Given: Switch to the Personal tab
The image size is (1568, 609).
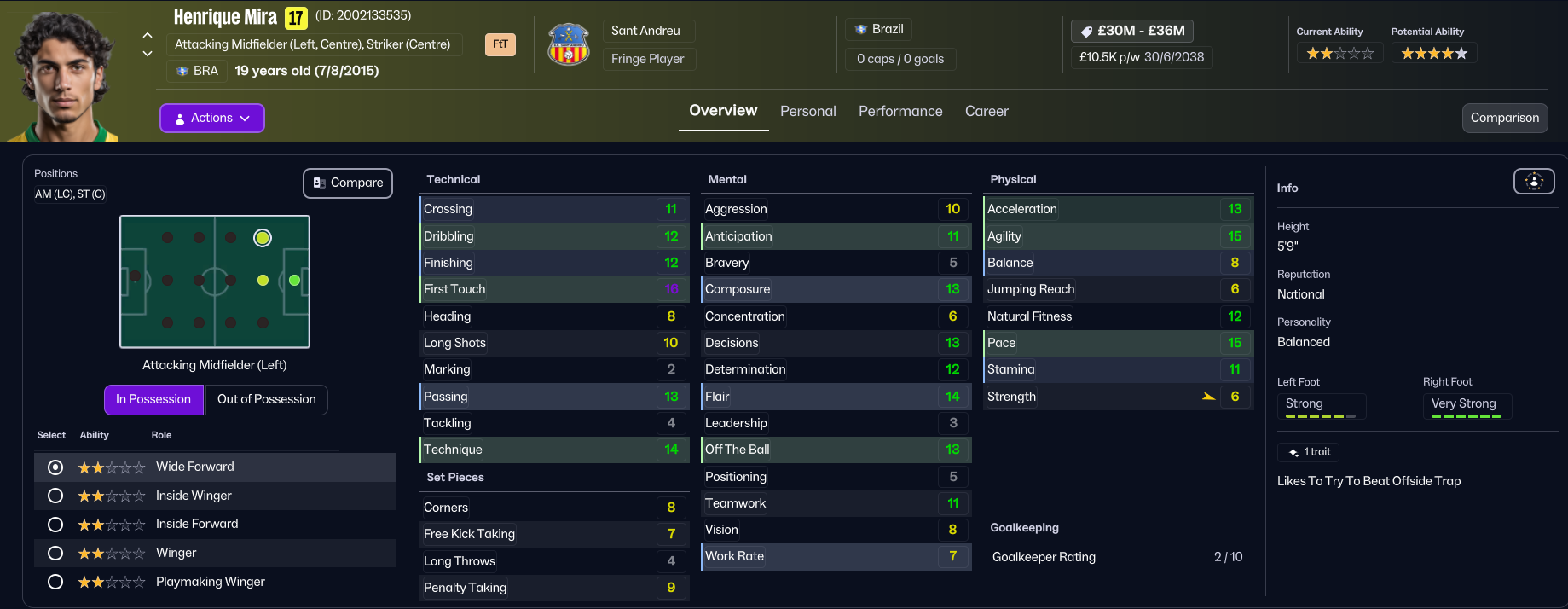Looking at the screenshot, I should coord(807,111).
